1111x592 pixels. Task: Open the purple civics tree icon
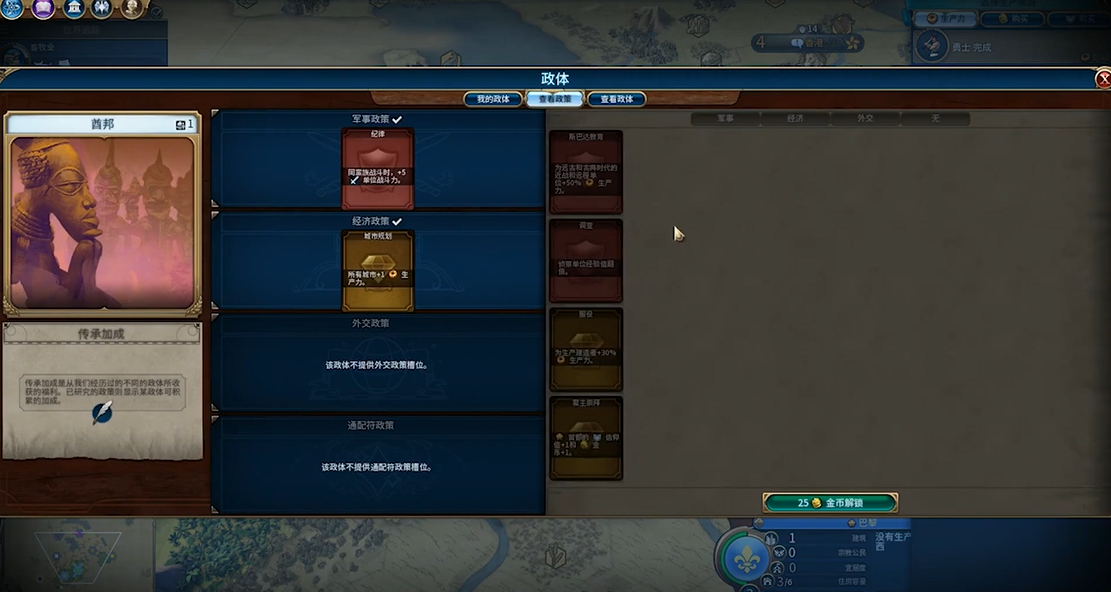[x=43, y=8]
